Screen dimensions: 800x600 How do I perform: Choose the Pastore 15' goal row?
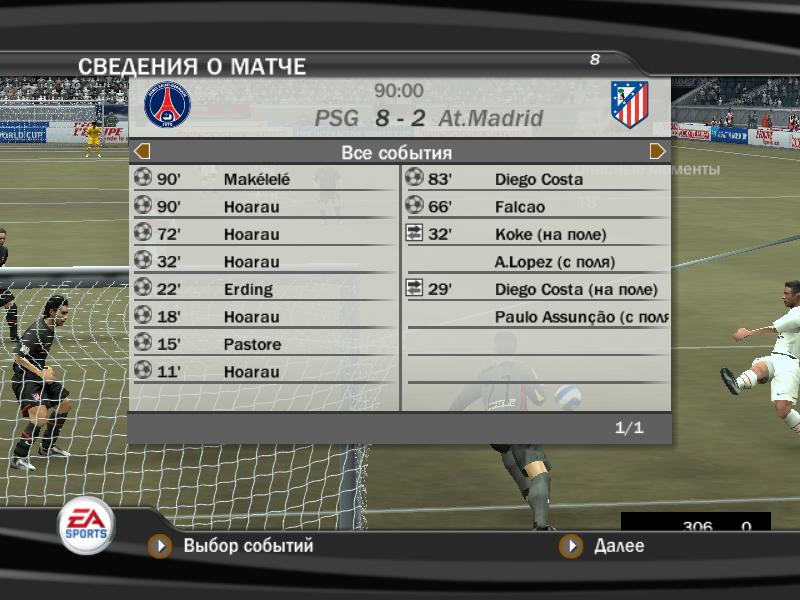click(x=264, y=345)
